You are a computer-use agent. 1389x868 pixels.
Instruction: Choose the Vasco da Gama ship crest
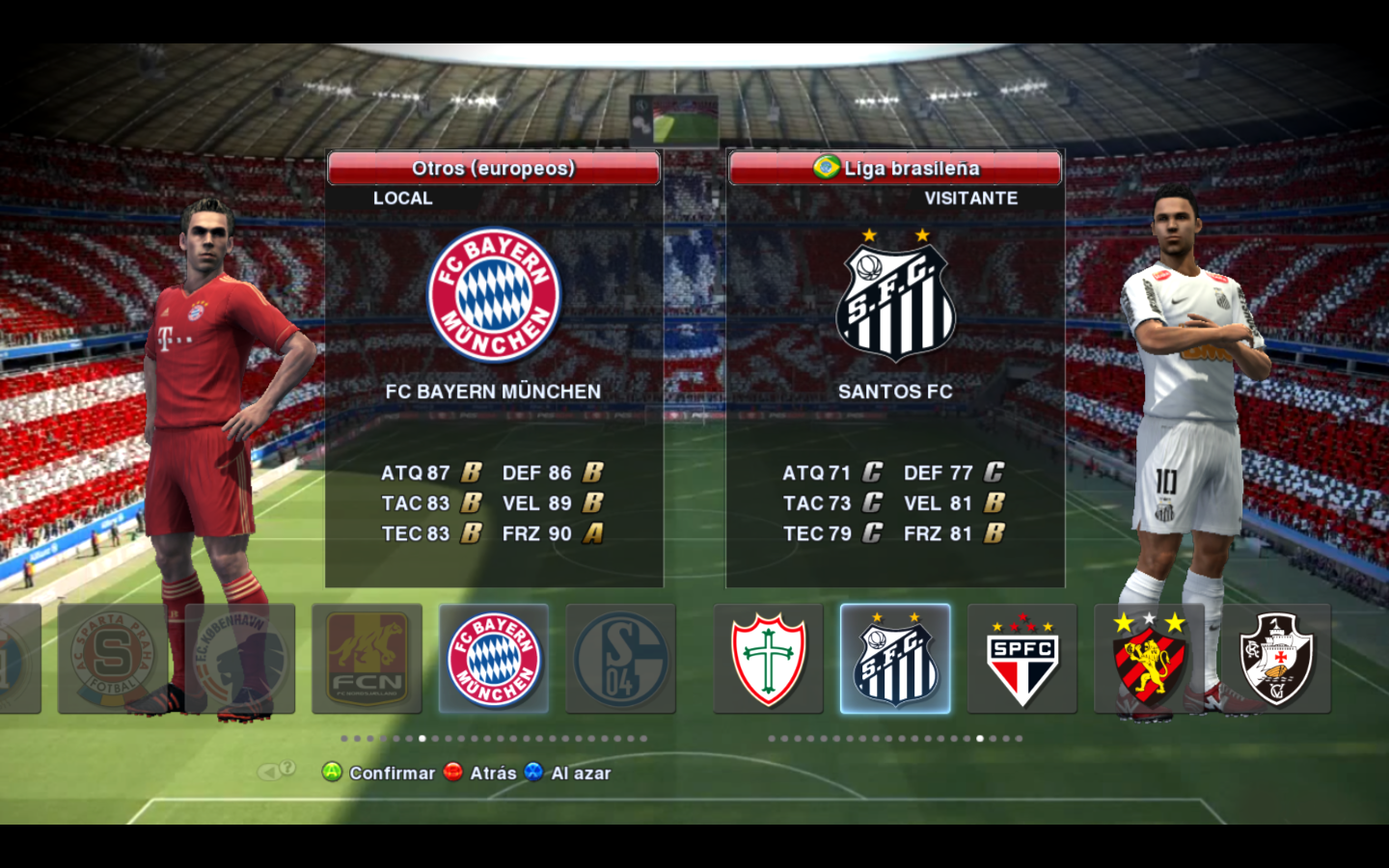coord(1276,659)
